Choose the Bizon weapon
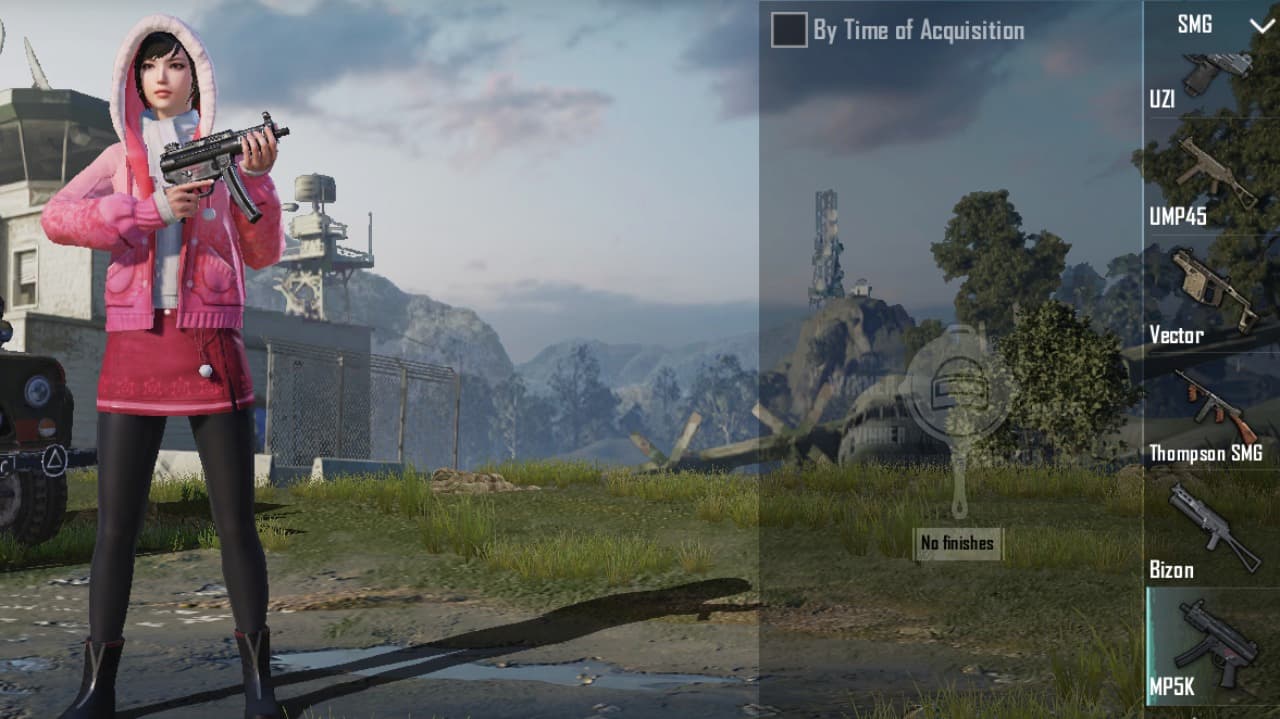 pyautogui.click(x=1212, y=530)
